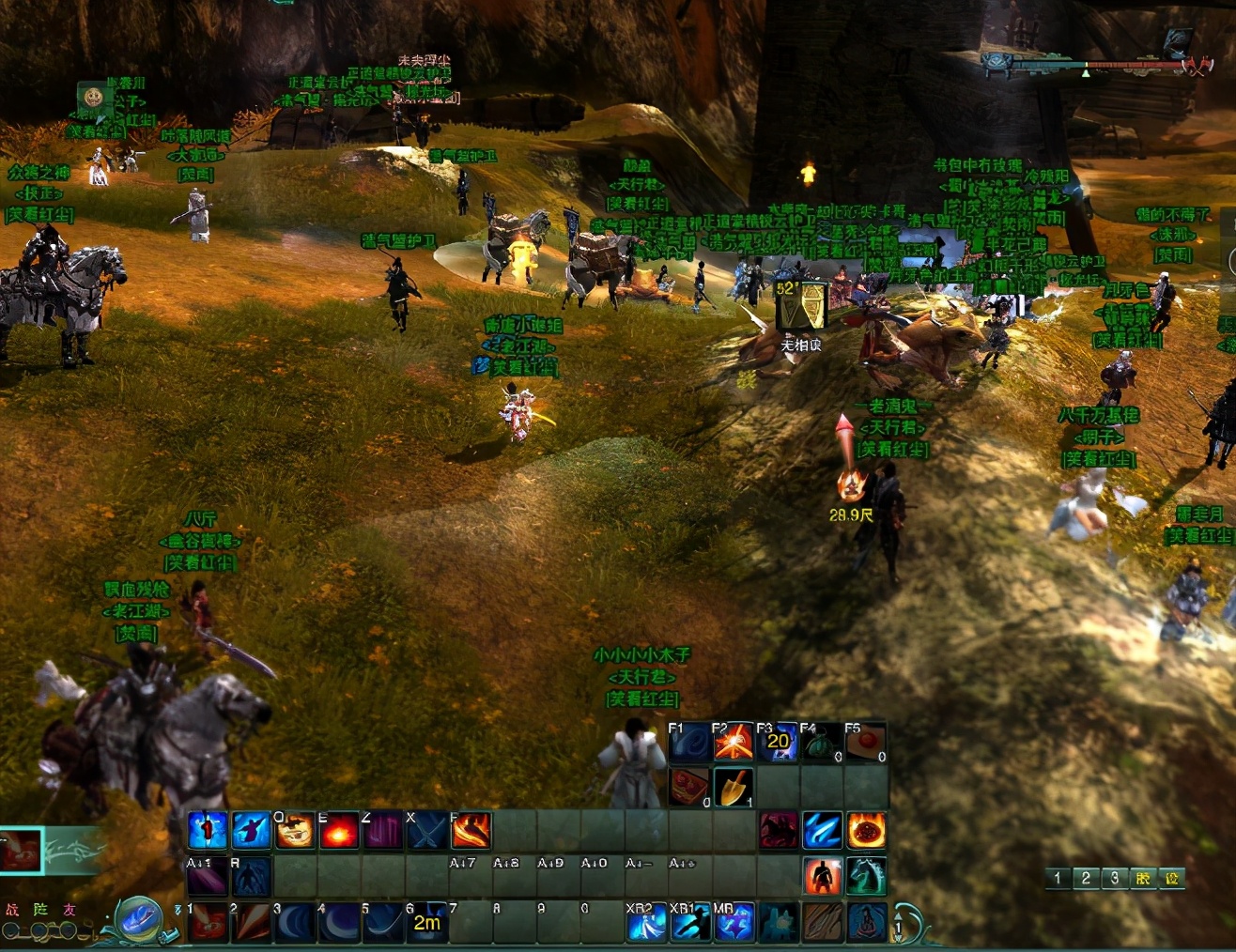This screenshot has width=1236, height=952.
Task: Activate the F2 fiery burst skill
Action: [734, 743]
